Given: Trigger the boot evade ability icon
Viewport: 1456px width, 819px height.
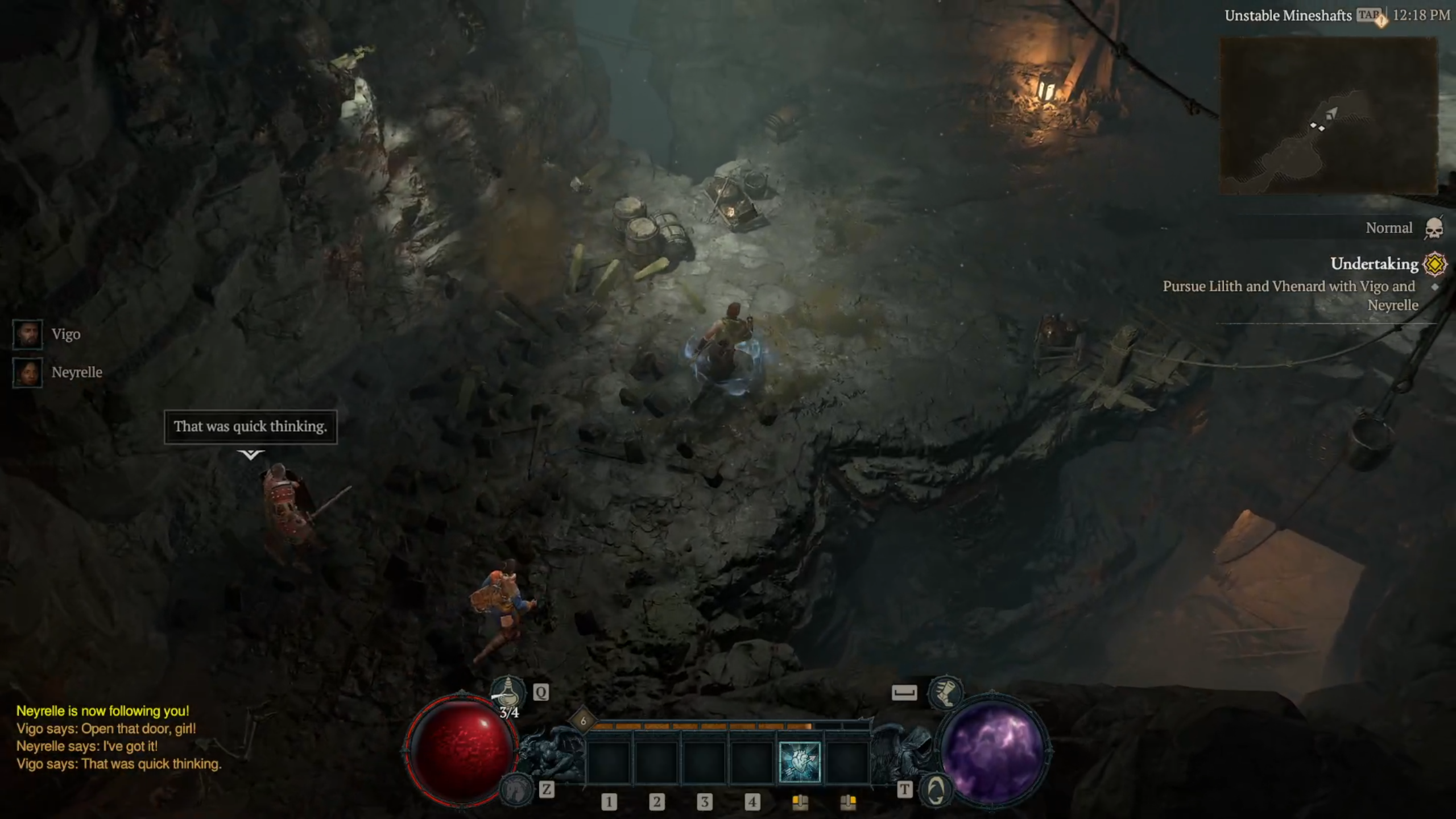Looking at the screenshot, I should click(x=945, y=693).
